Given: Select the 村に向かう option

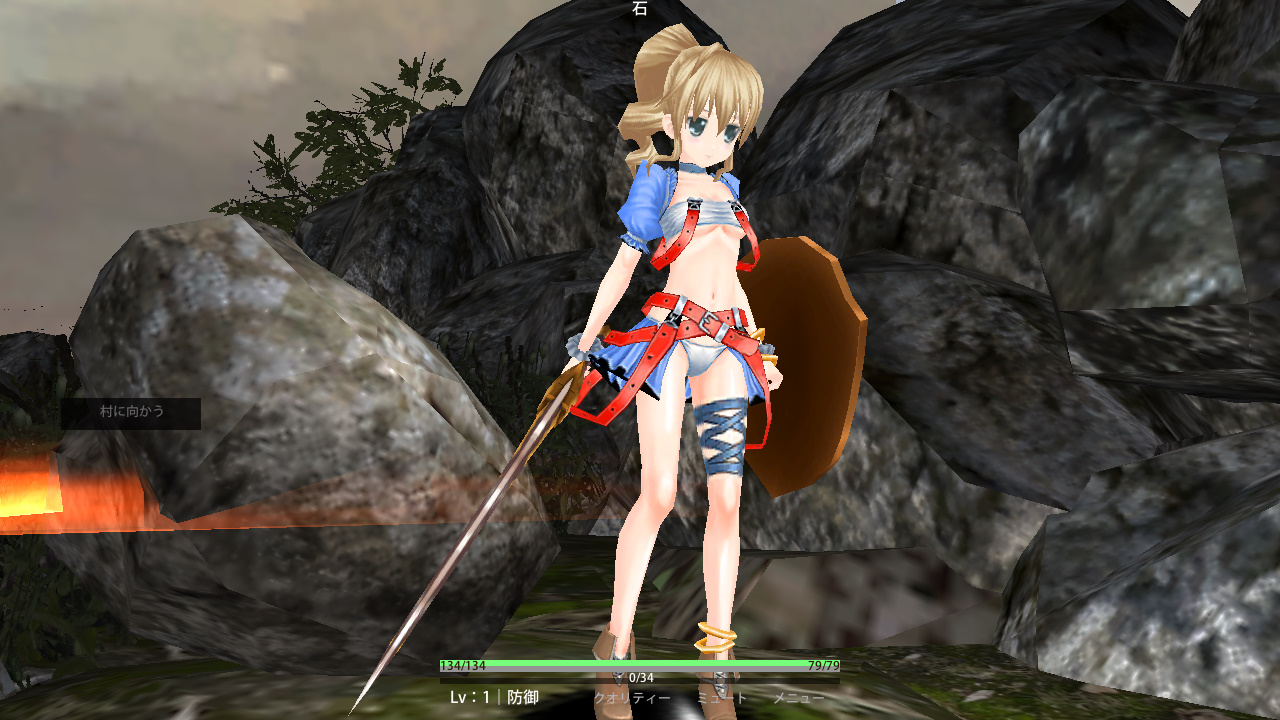Looking at the screenshot, I should point(131,411).
